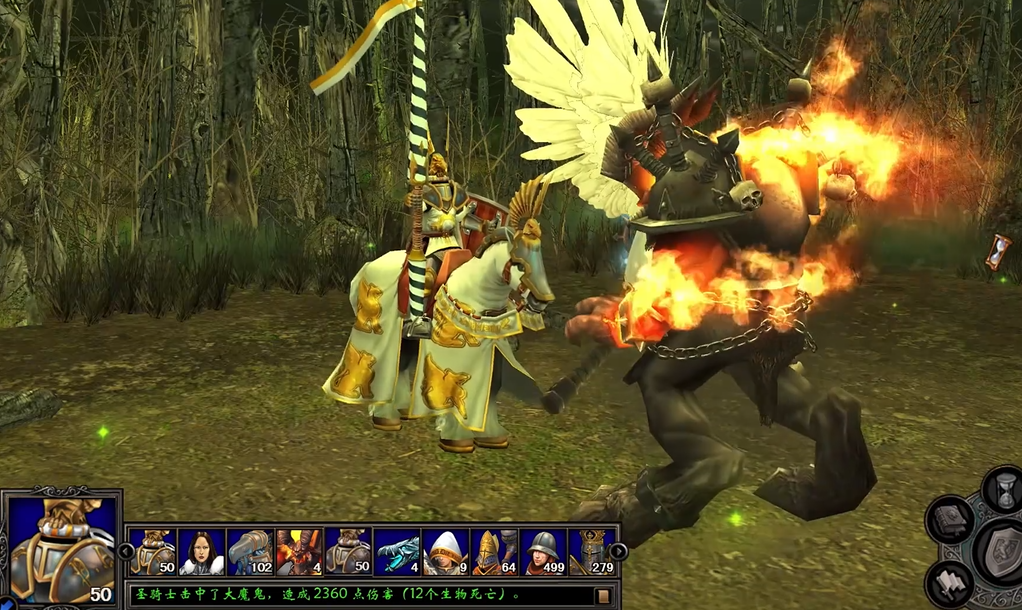Open the combat log scroll button
This screenshot has width=1022, height=610.
(603, 596)
